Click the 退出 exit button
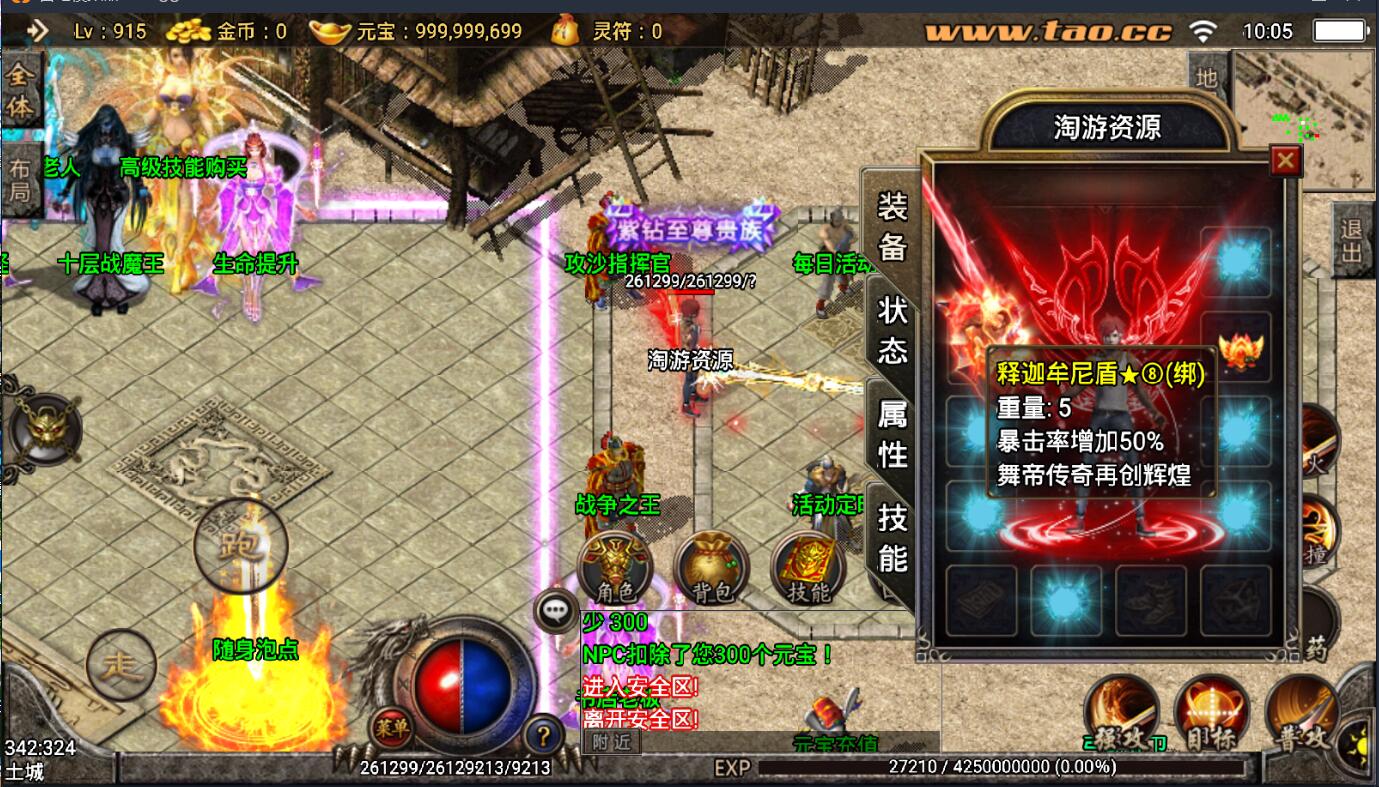 [1351, 241]
